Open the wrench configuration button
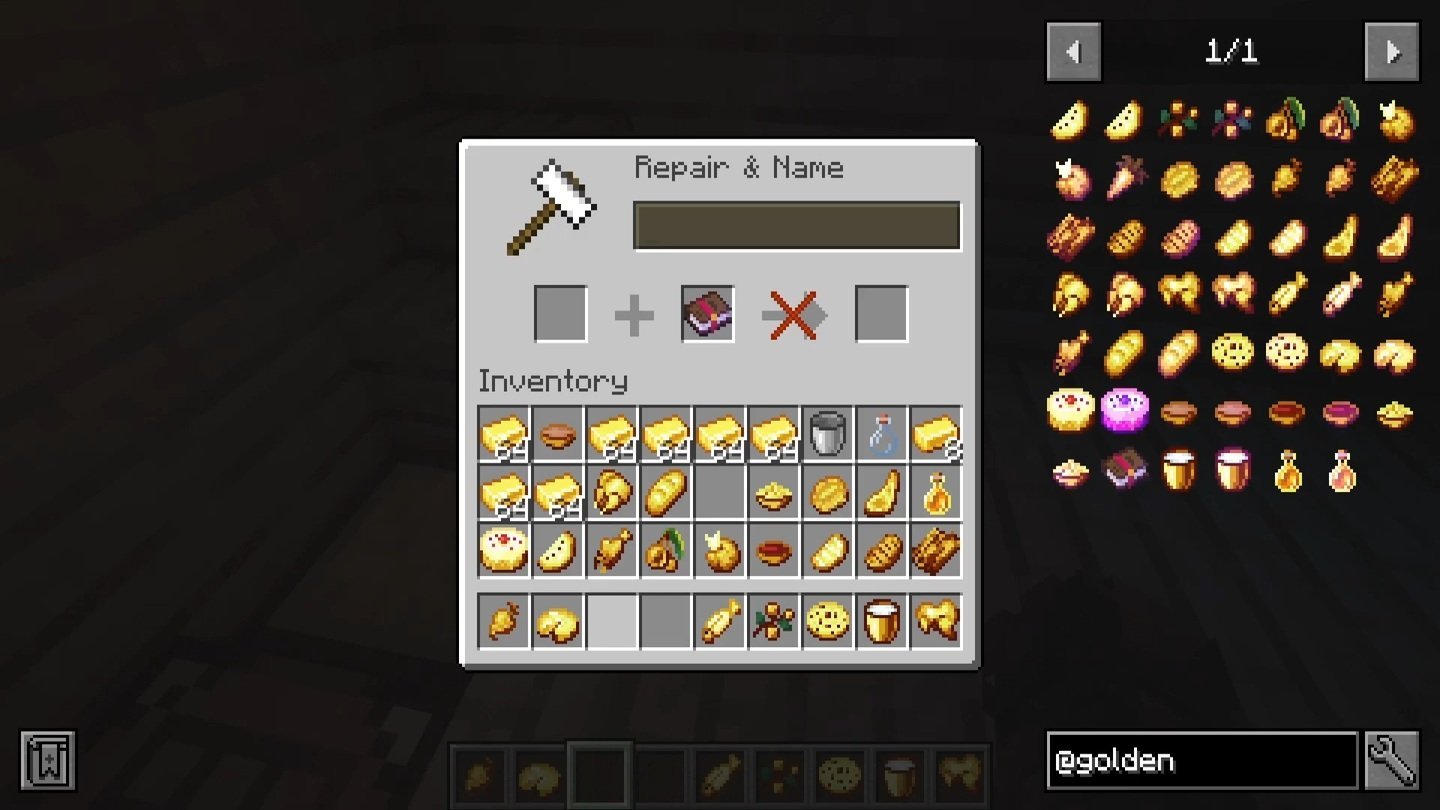 pos(1392,761)
